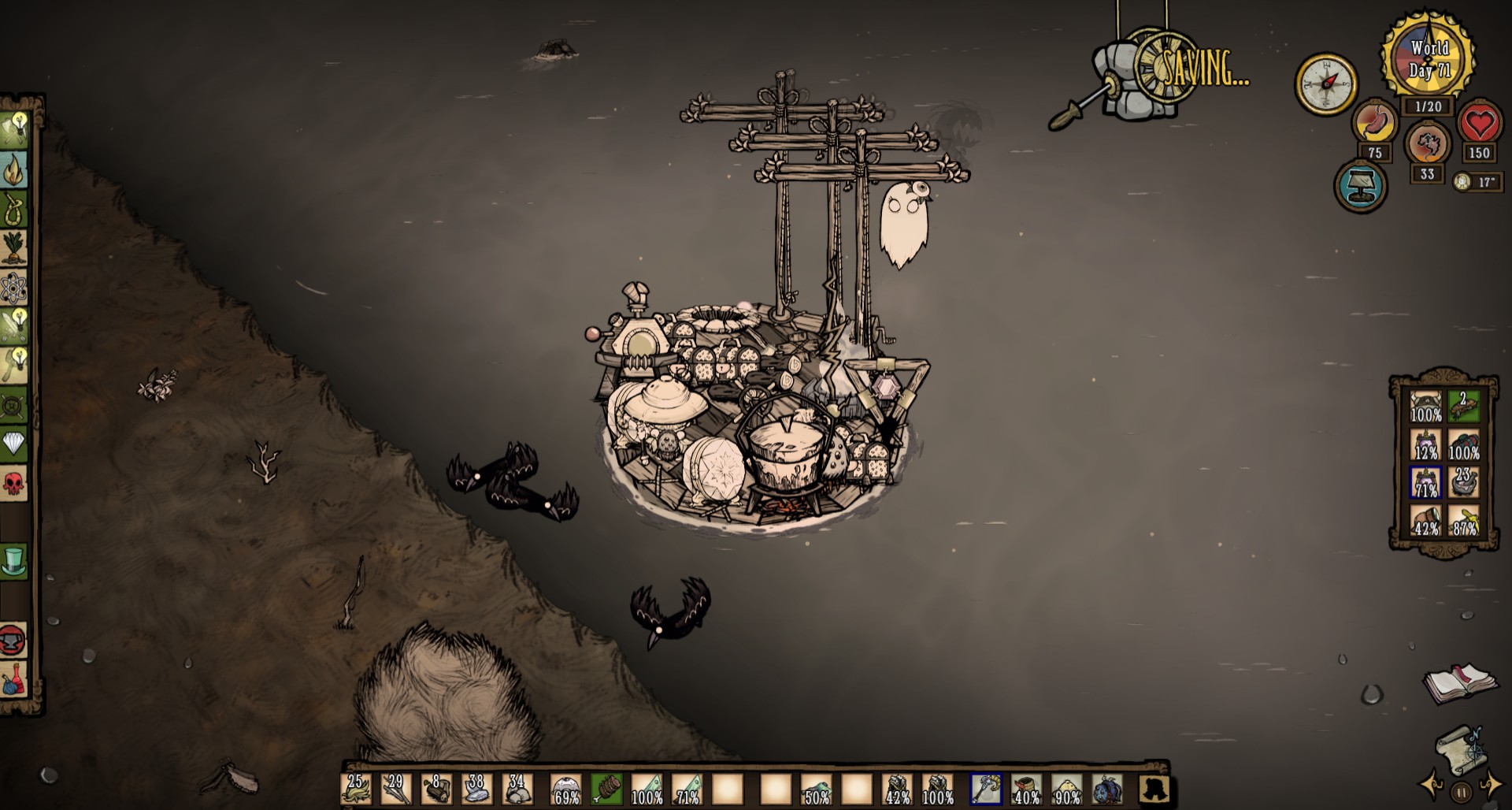
Task: Select the logs stack of 8
Action: 436,788
